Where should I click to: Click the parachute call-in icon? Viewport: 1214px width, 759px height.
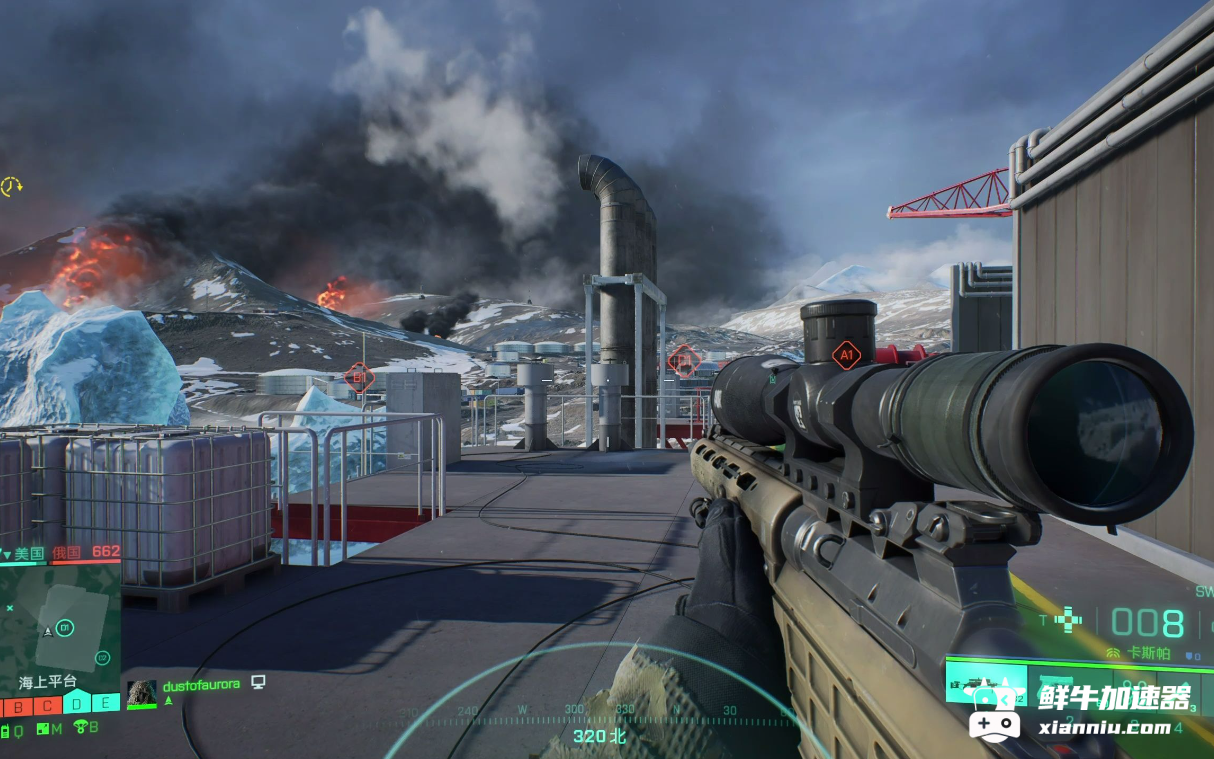tap(80, 728)
